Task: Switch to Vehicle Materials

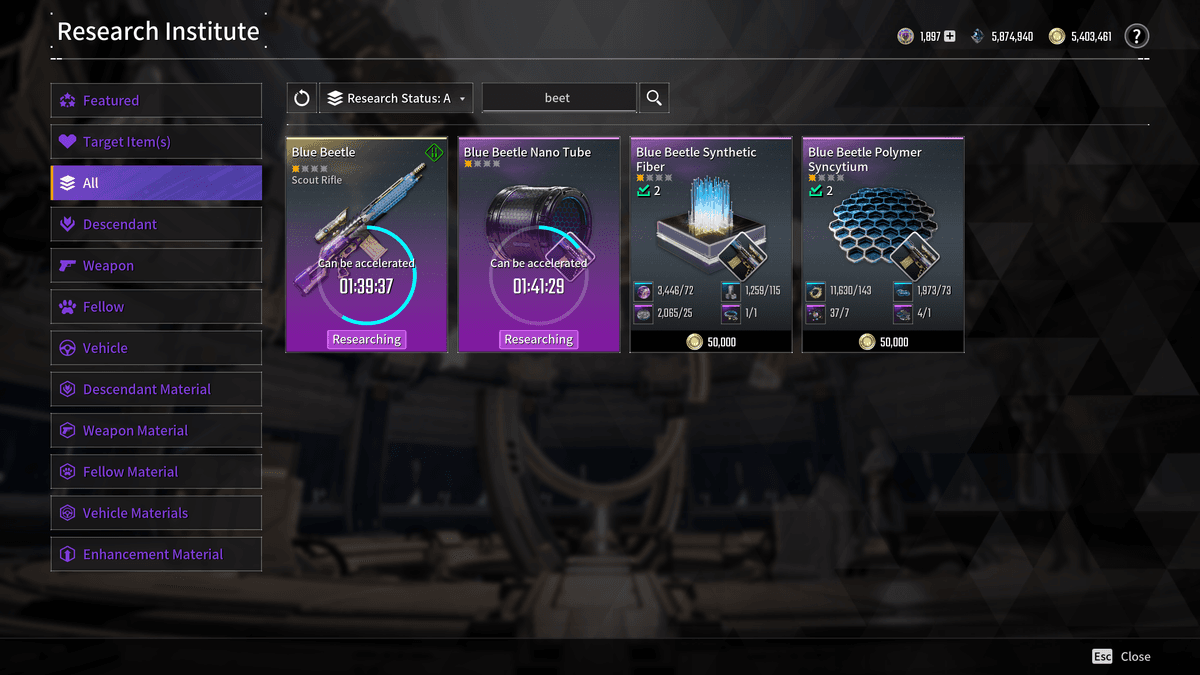Action: (156, 513)
